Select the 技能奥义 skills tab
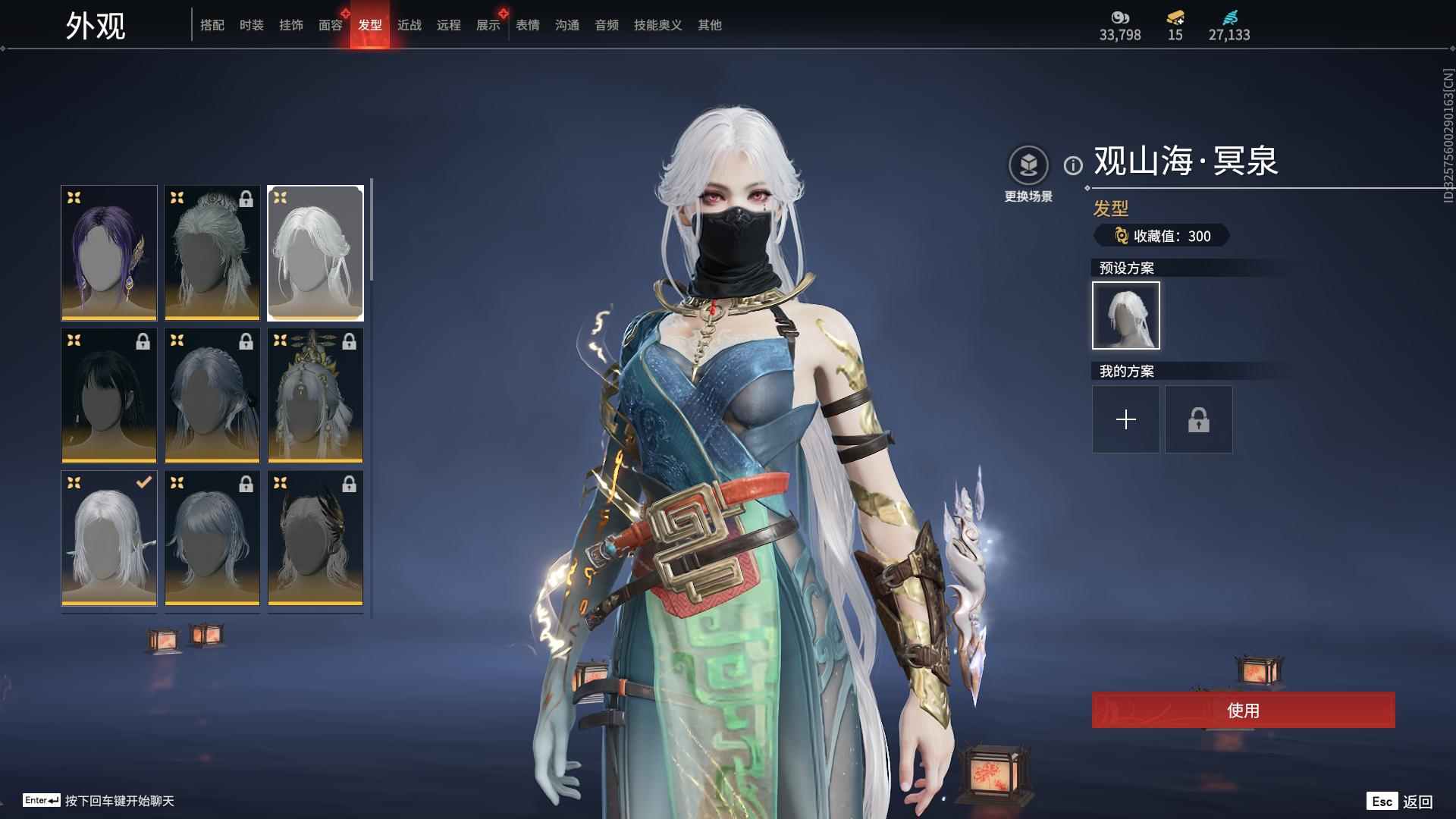Screen dimensions: 1456x819 [658, 25]
